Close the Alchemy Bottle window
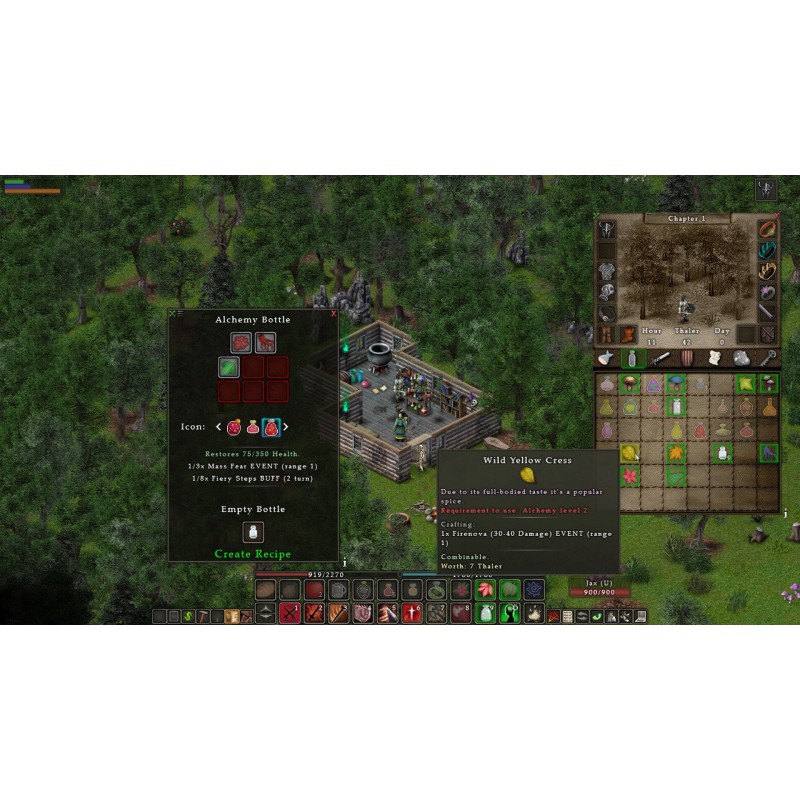Image resolution: width=800 pixels, height=800 pixels. pyautogui.click(x=333, y=314)
